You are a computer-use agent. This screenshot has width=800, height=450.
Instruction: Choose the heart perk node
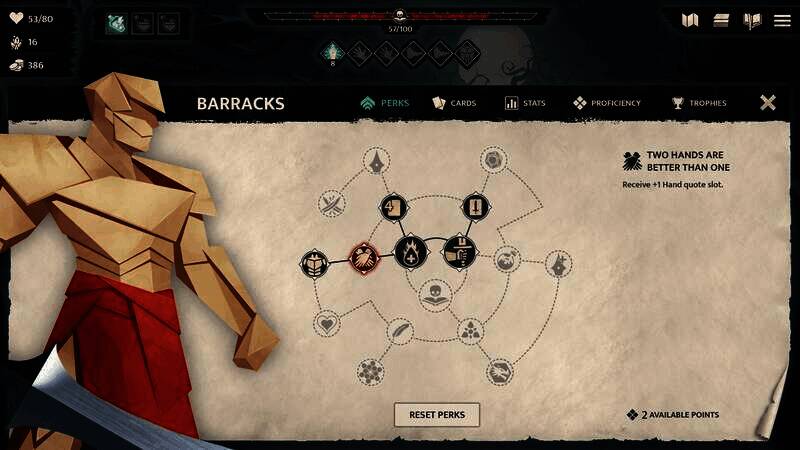pos(327,324)
